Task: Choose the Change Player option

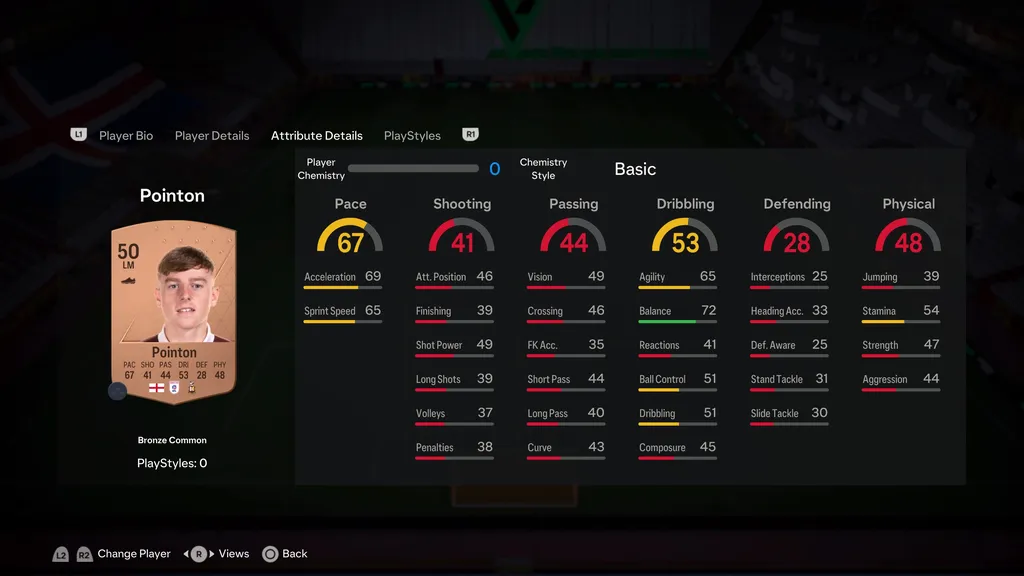Action: tap(134, 554)
